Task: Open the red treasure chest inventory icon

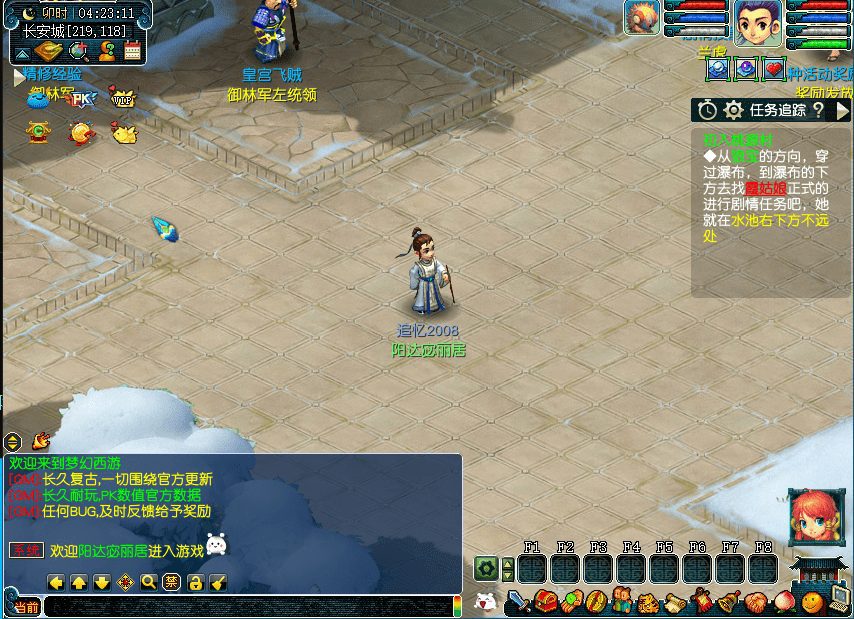Action: pos(545,602)
